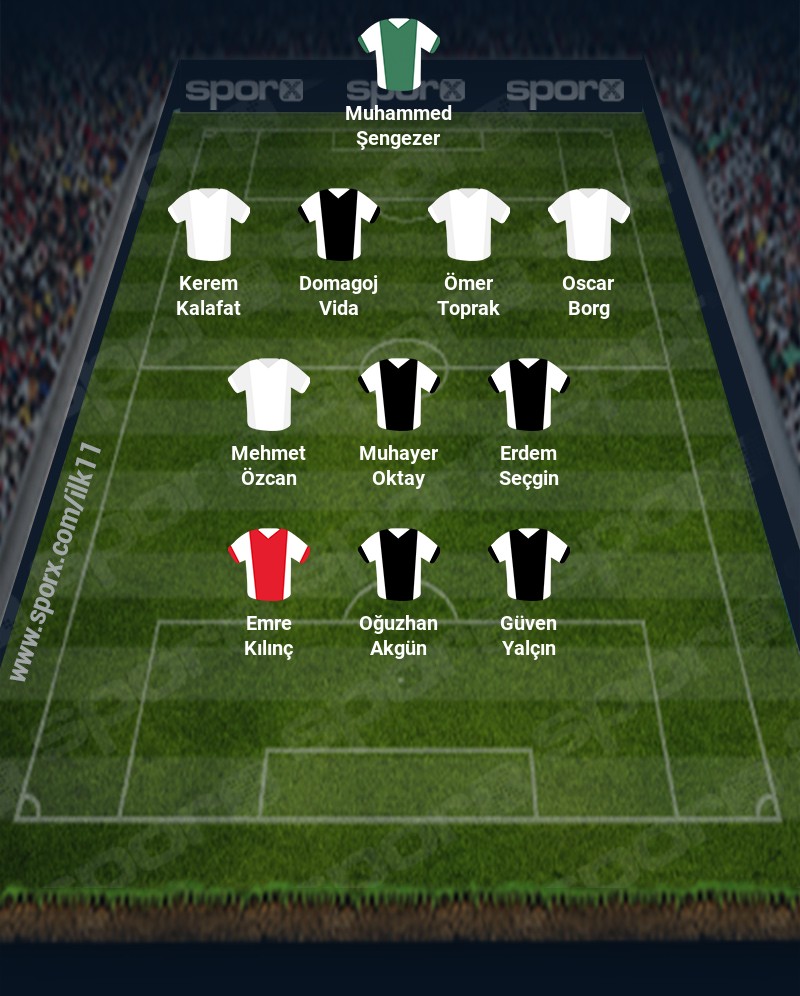Choose striker Oğuzhan Akgün's shirt

[399, 564]
